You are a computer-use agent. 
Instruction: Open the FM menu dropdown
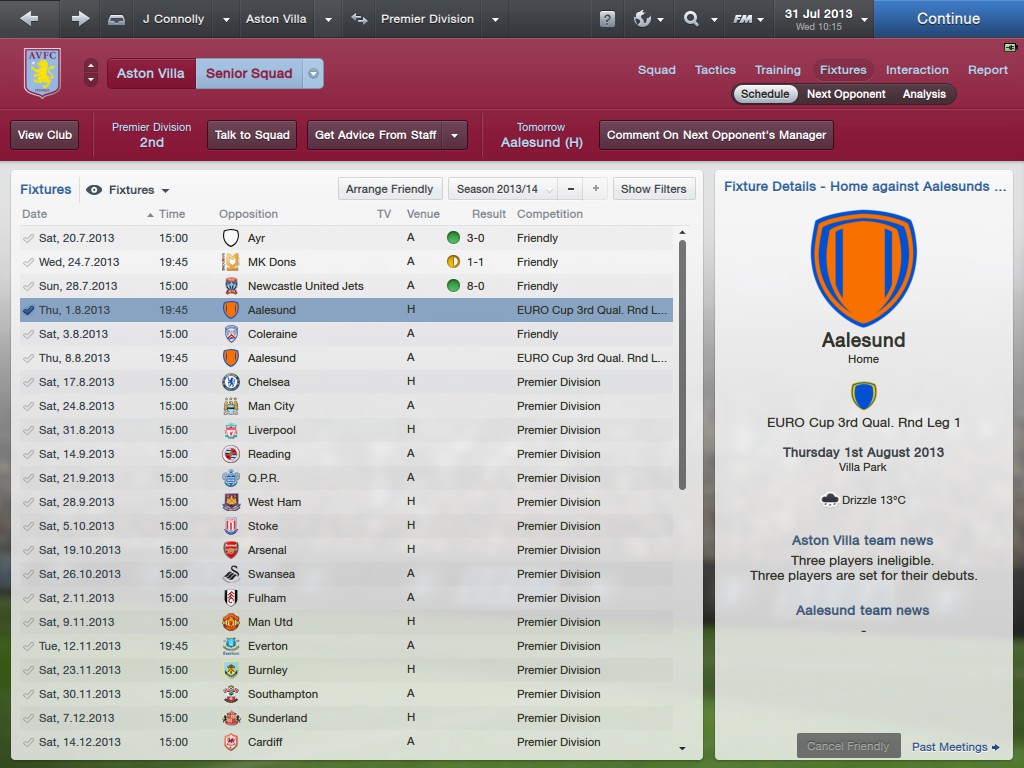(x=749, y=19)
